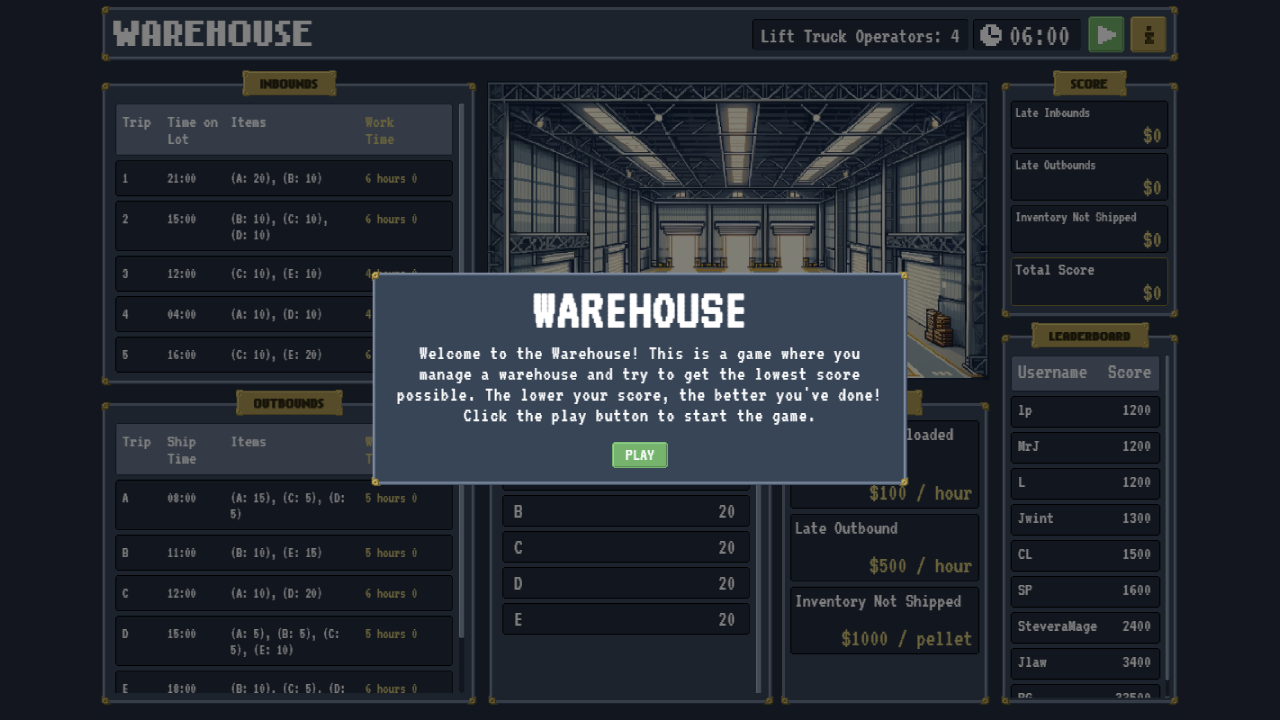Click the Total Score panel
Viewport: 1280px width, 720px height.
pos(1088,281)
